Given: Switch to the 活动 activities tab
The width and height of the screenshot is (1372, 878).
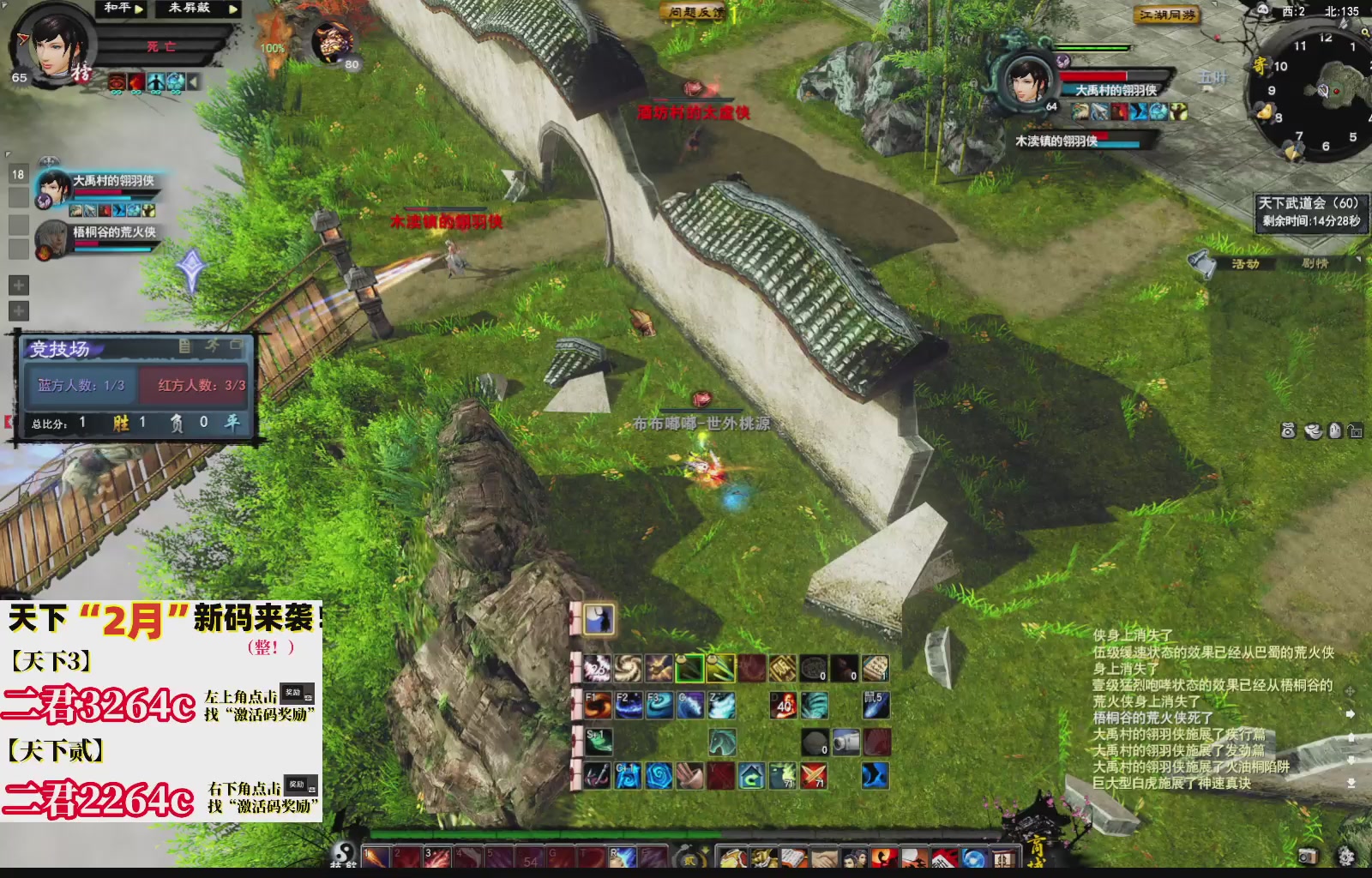Looking at the screenshot, I should [1246, 264].
